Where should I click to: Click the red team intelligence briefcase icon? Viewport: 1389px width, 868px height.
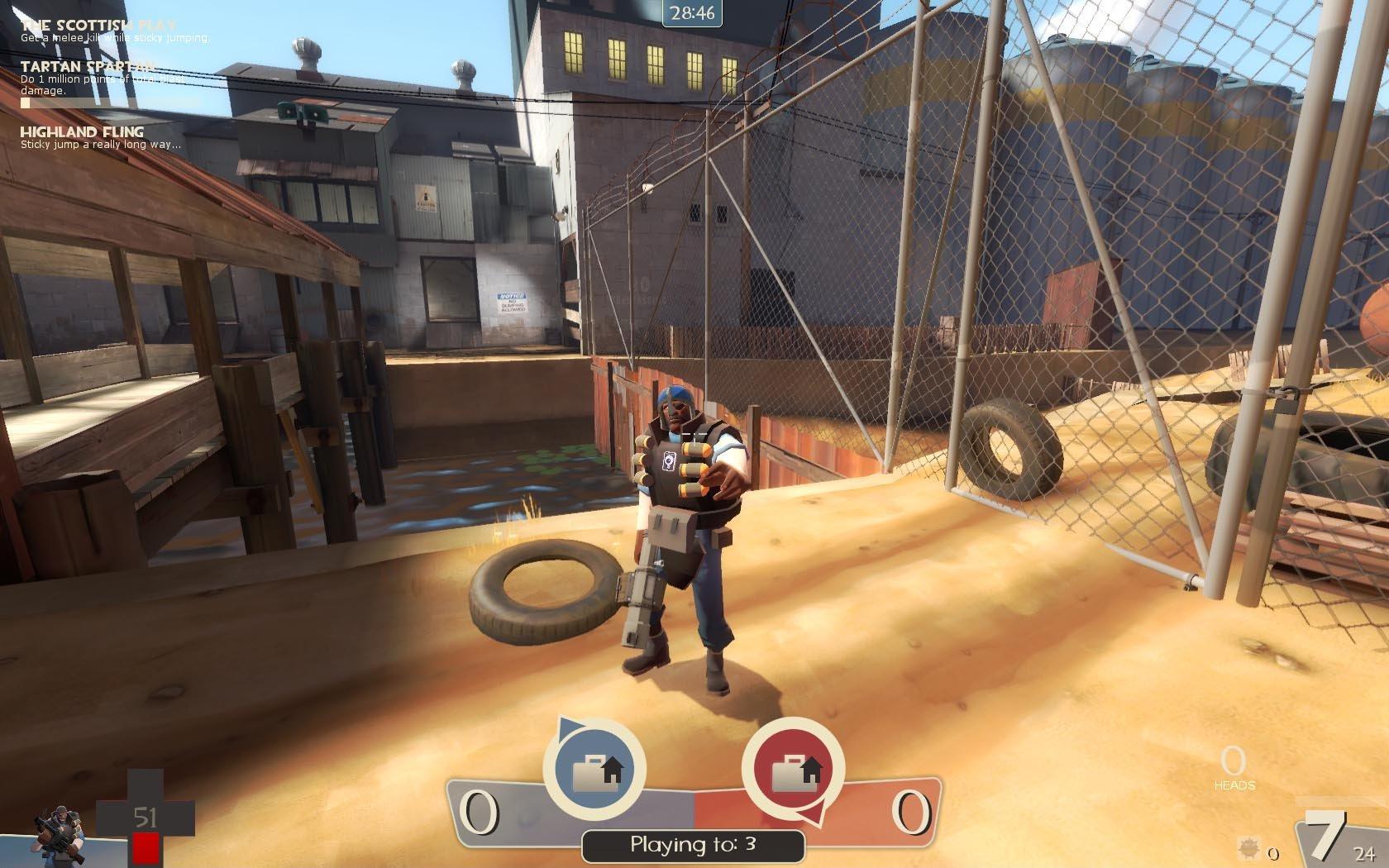point(794,770)
